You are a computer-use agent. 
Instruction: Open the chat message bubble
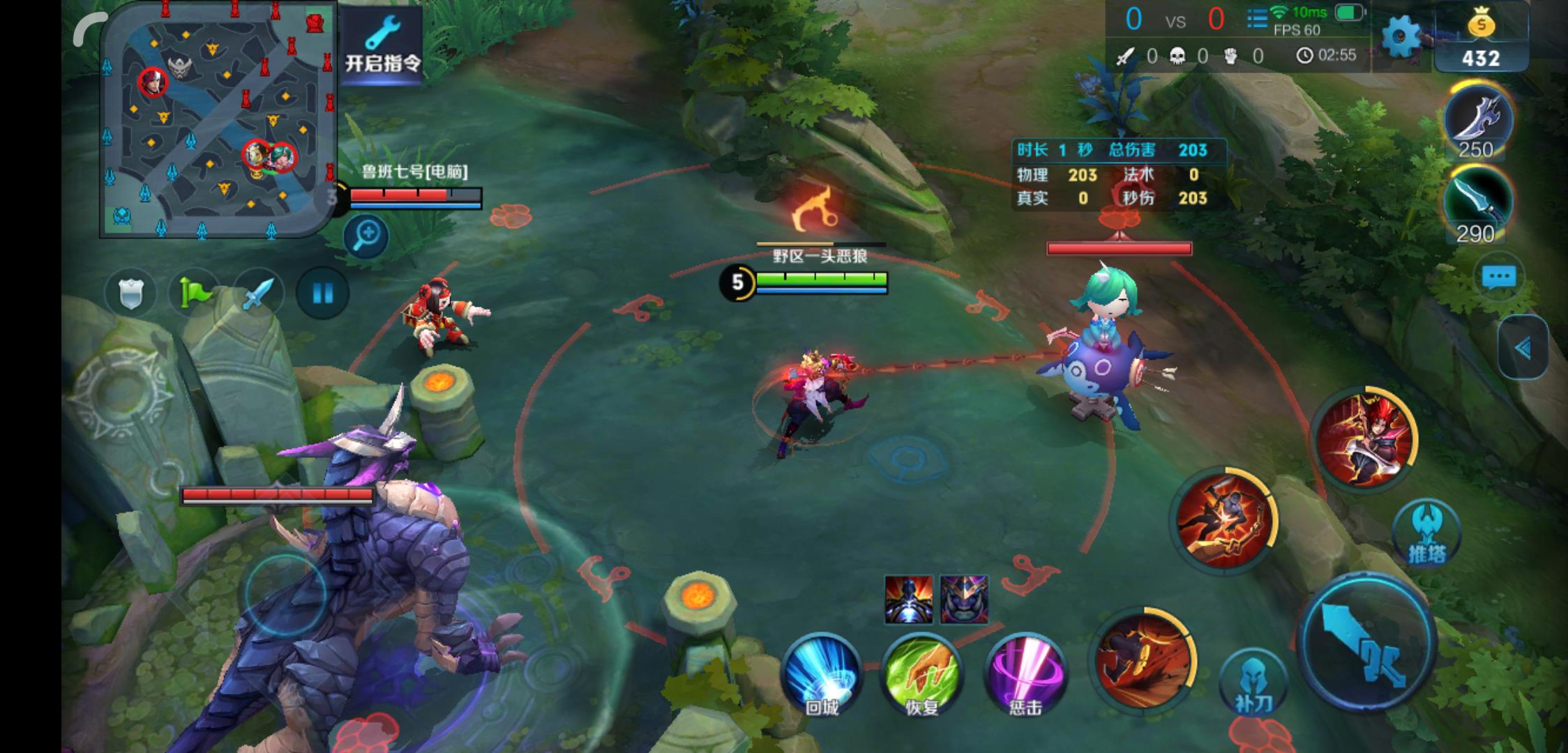1499,277
